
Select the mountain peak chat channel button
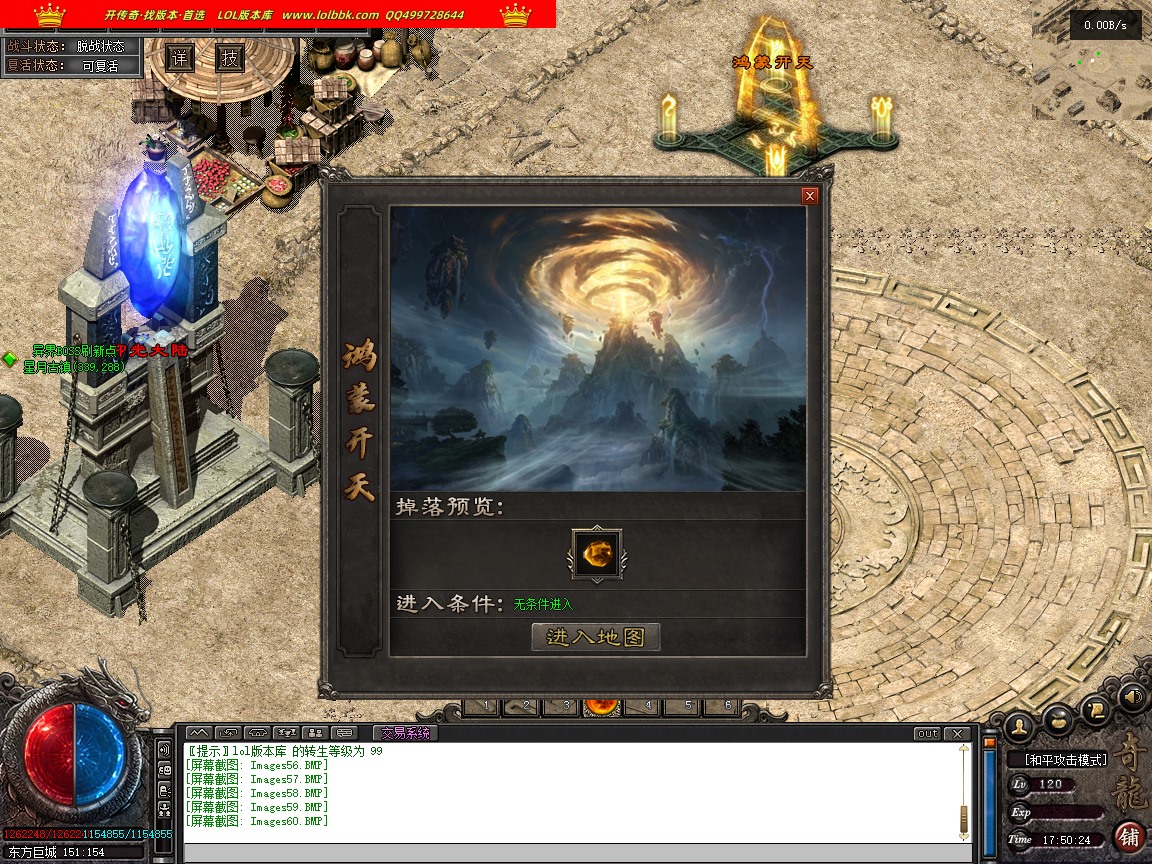click(x=198, y=733)
